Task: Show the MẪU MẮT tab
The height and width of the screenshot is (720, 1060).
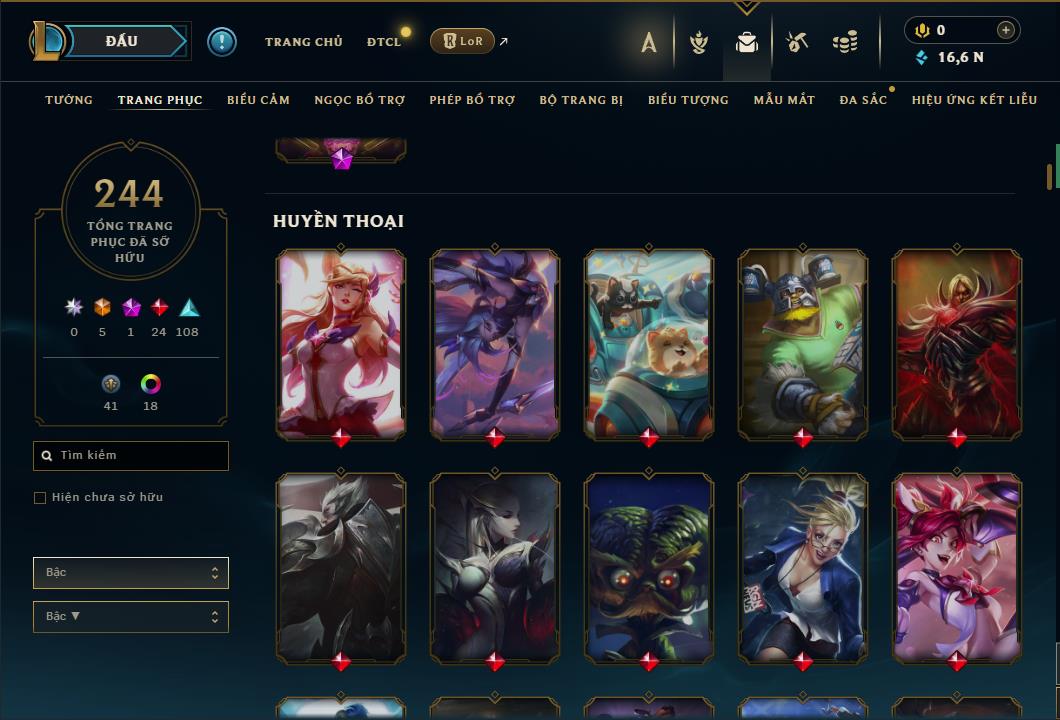Action: [x=784, y=100]
